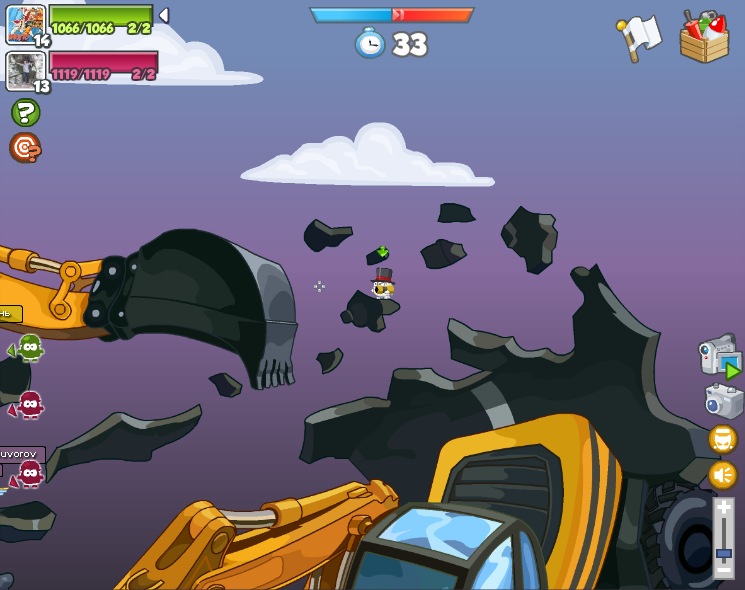This screenshot has width=745, height=590.
Task: Start video recording with the camcorder icon
Action: click(719, 355)
